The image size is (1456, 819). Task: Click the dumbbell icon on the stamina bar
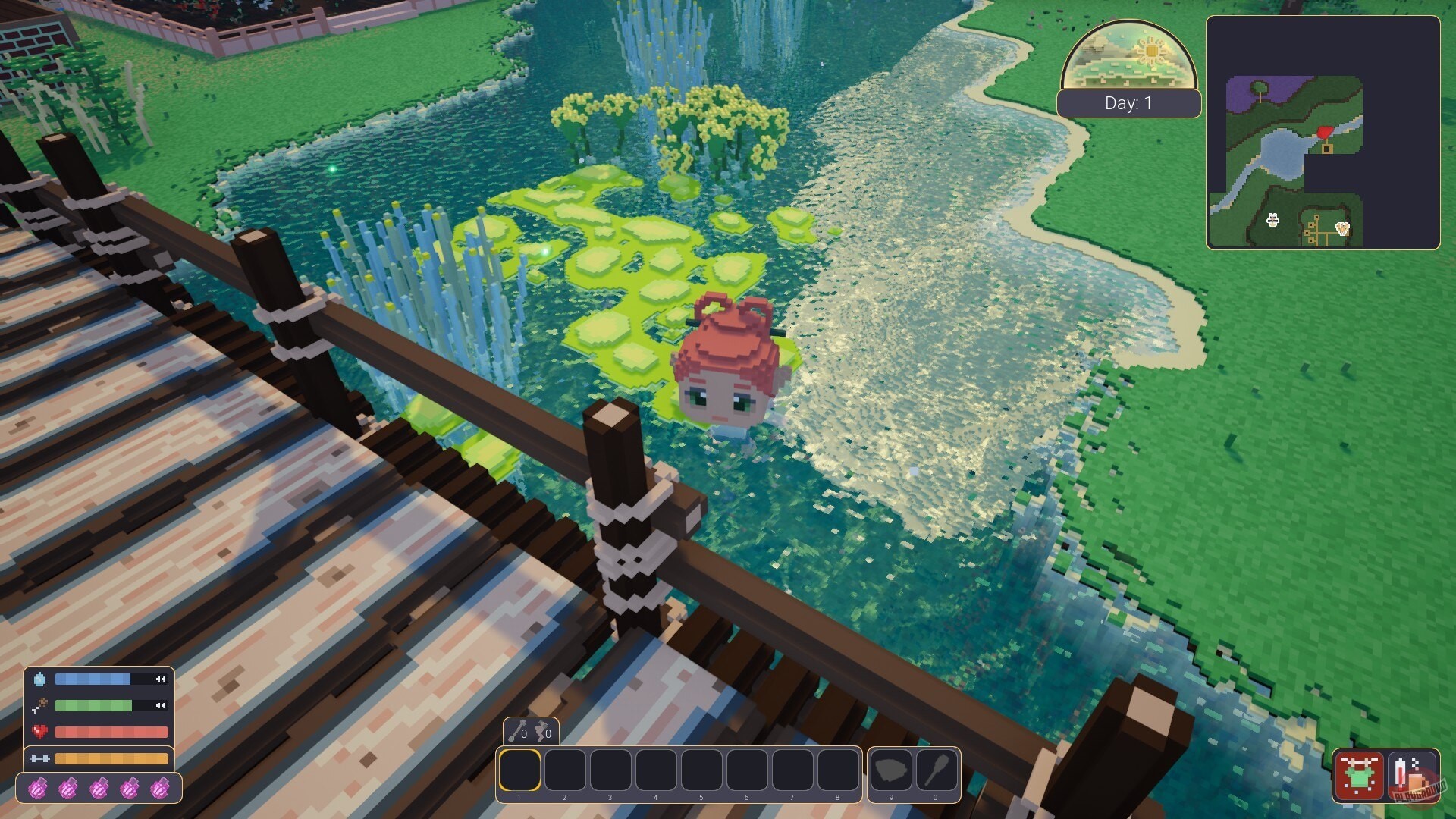pos(42,758)
